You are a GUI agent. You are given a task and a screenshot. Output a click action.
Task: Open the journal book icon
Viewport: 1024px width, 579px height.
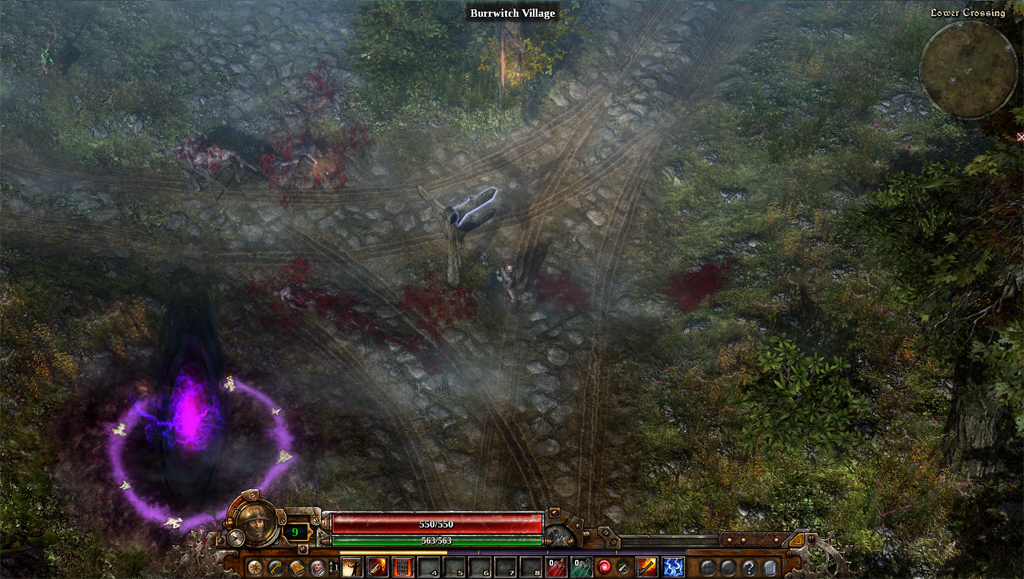coord(297,568)
